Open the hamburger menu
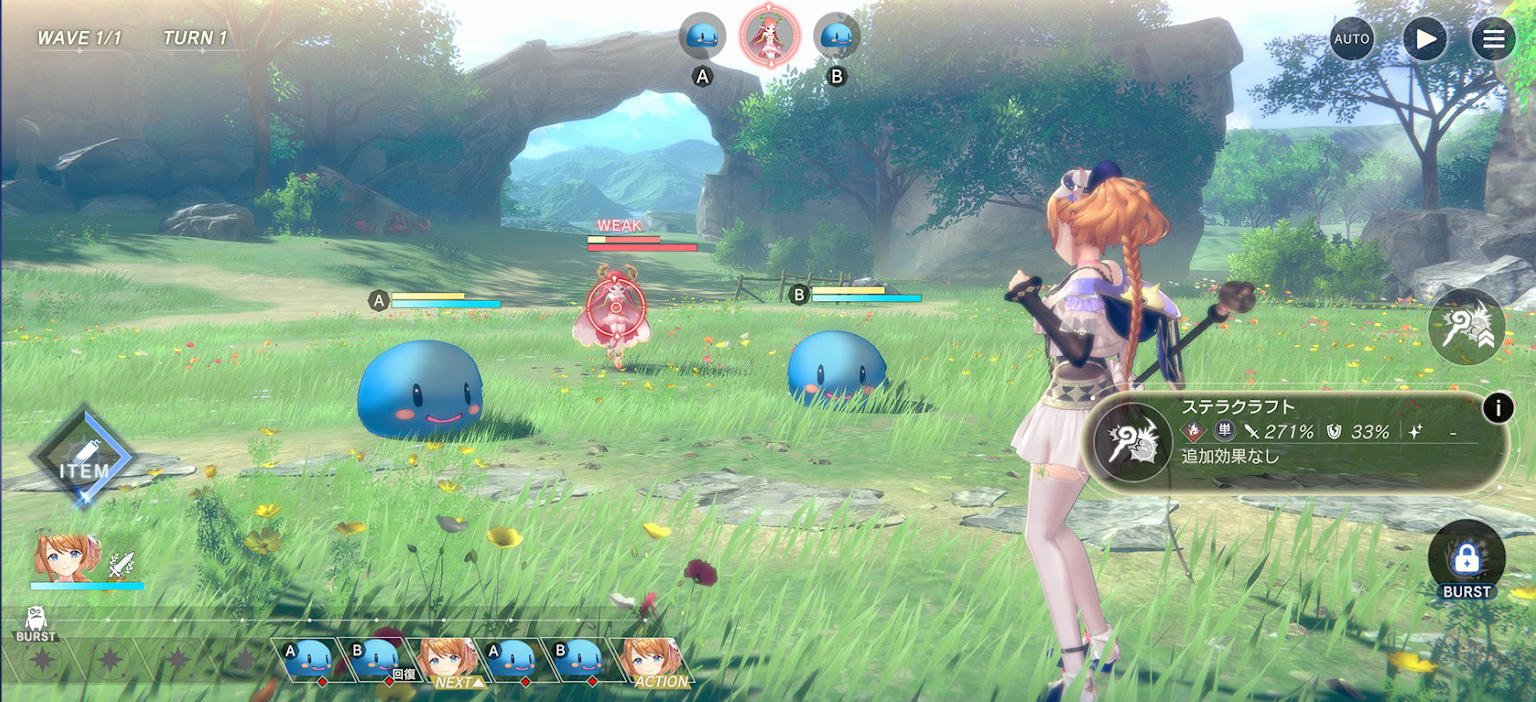 tap(1493, 39)
